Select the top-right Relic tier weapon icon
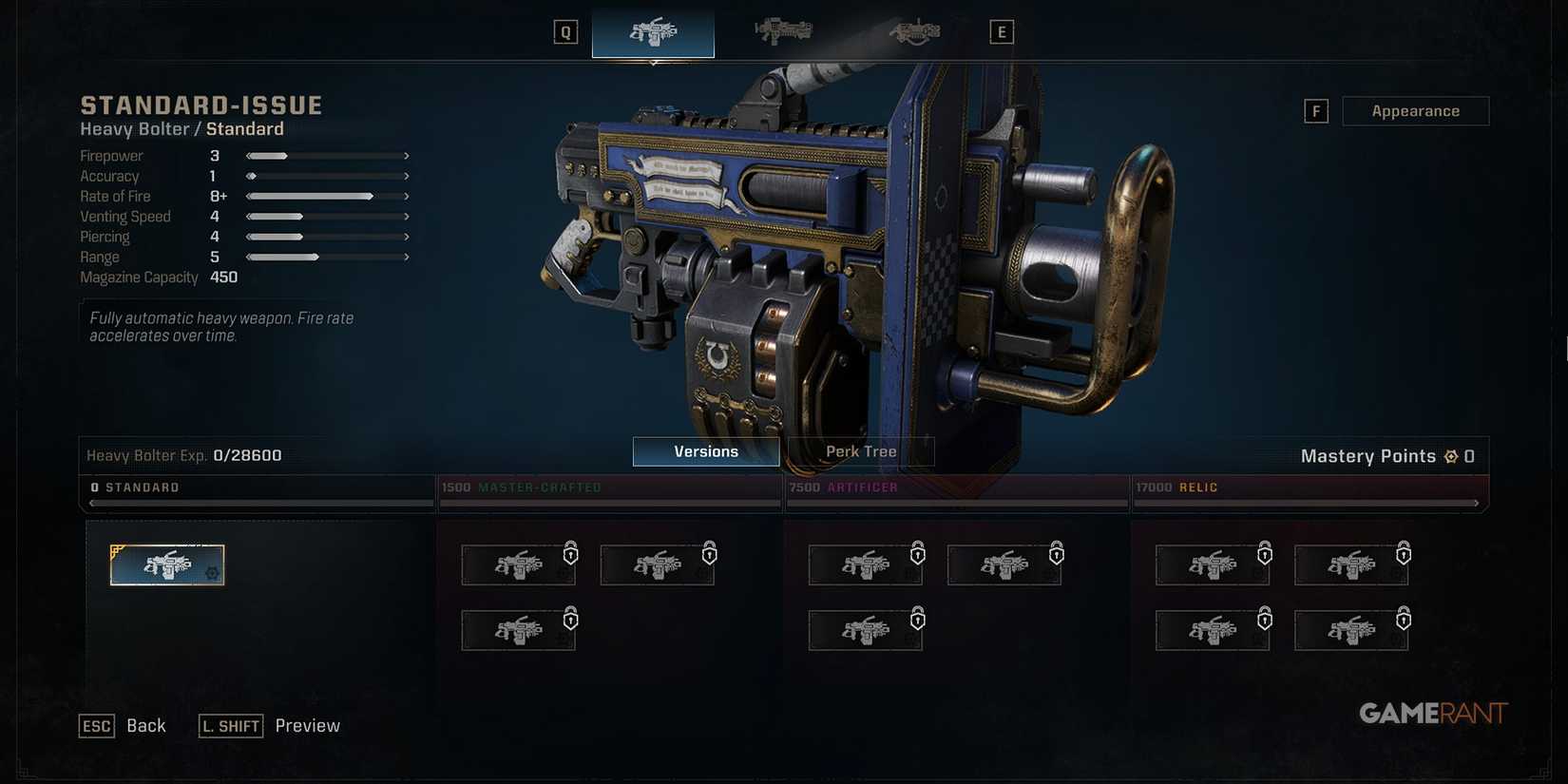 click(1351, 564)
